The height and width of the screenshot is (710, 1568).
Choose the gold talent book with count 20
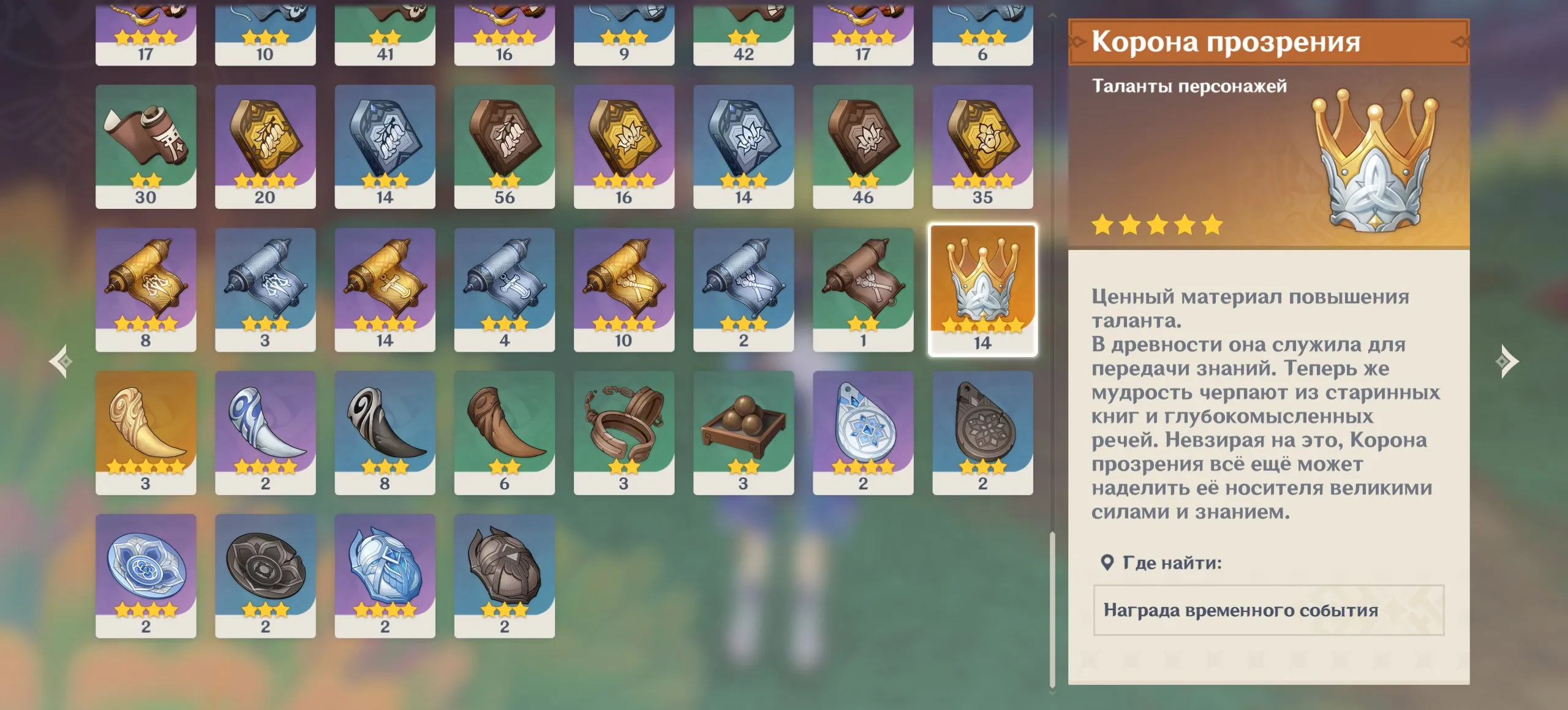pos(265,146)
